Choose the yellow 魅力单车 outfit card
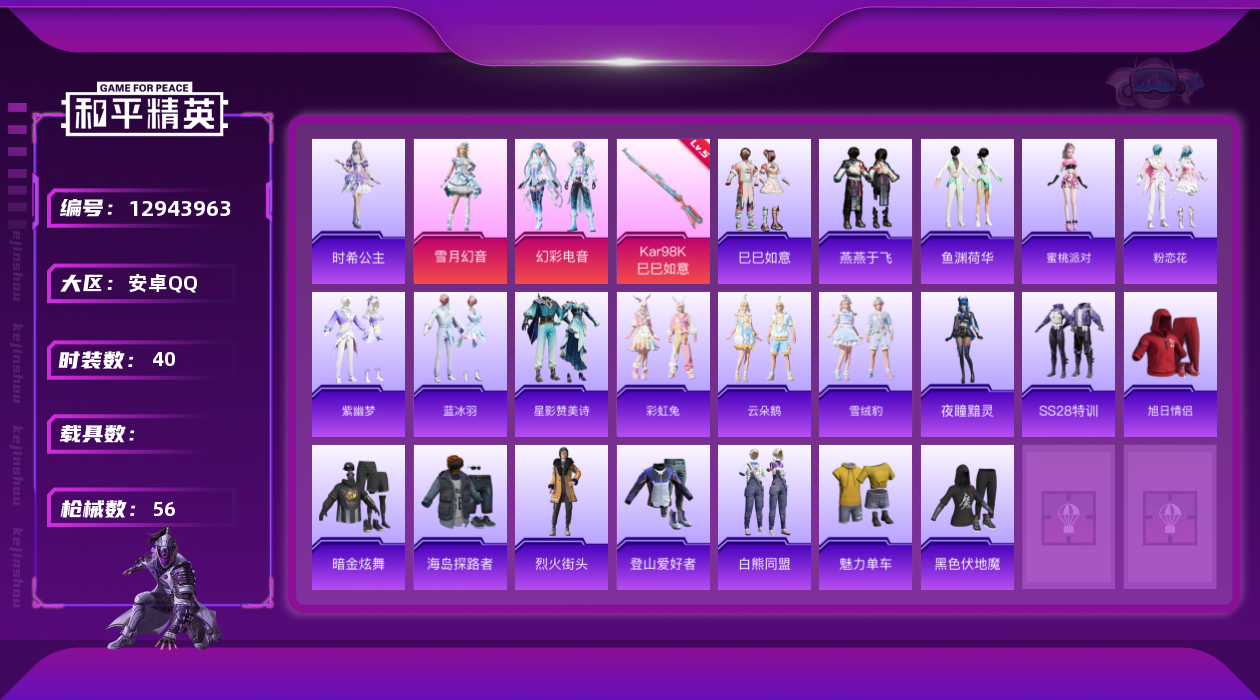Viewport: 1260px width, 700px height. click(865, 517)
